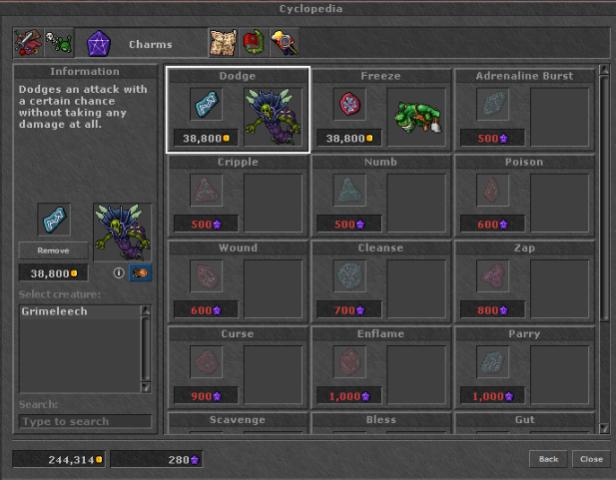Select the Enflame charm
Viewport: 616px width, 480px height.
380,367
